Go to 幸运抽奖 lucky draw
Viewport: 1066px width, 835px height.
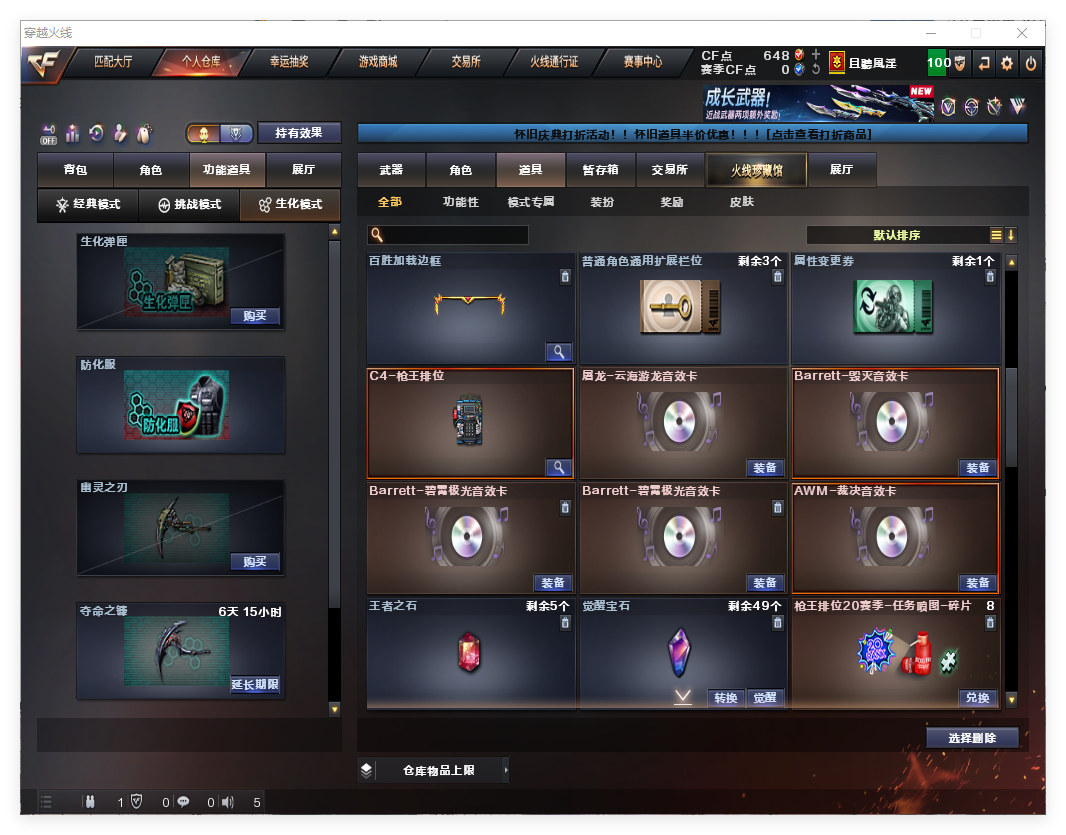pyautogui.click(x=289, y=62)
